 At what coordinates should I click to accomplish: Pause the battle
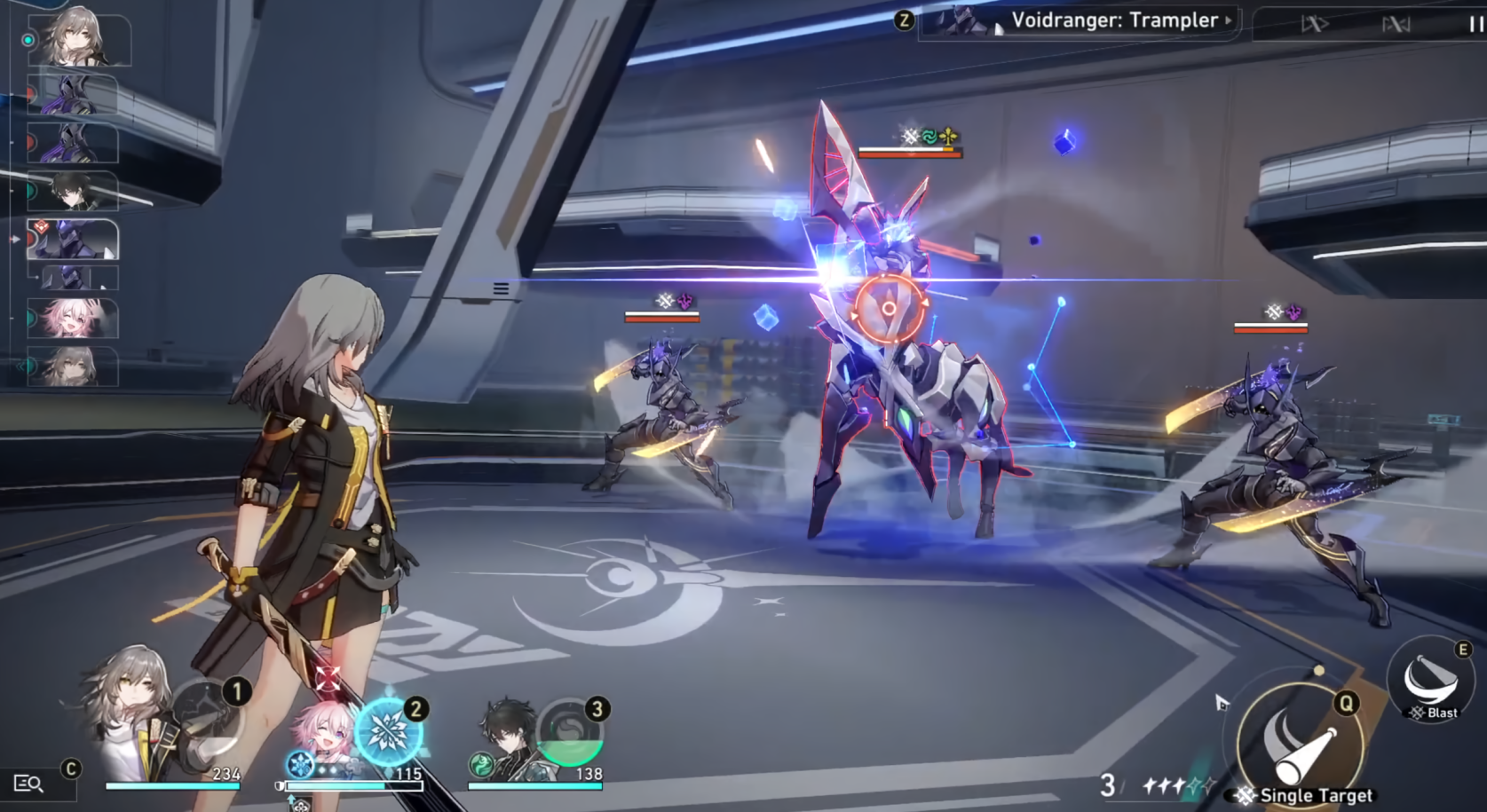(1475, 24)
